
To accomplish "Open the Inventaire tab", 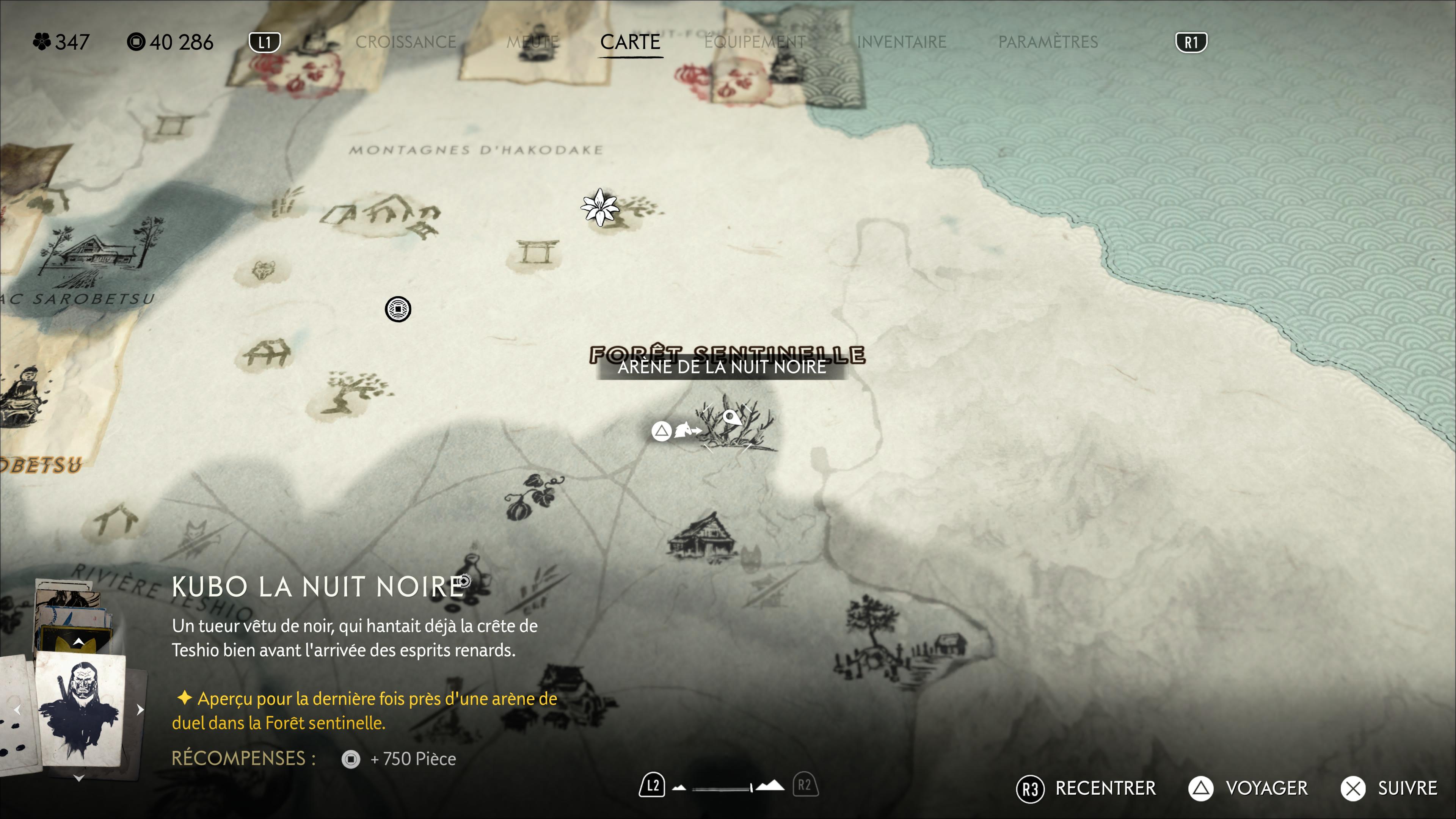I will tap(901, 42).
